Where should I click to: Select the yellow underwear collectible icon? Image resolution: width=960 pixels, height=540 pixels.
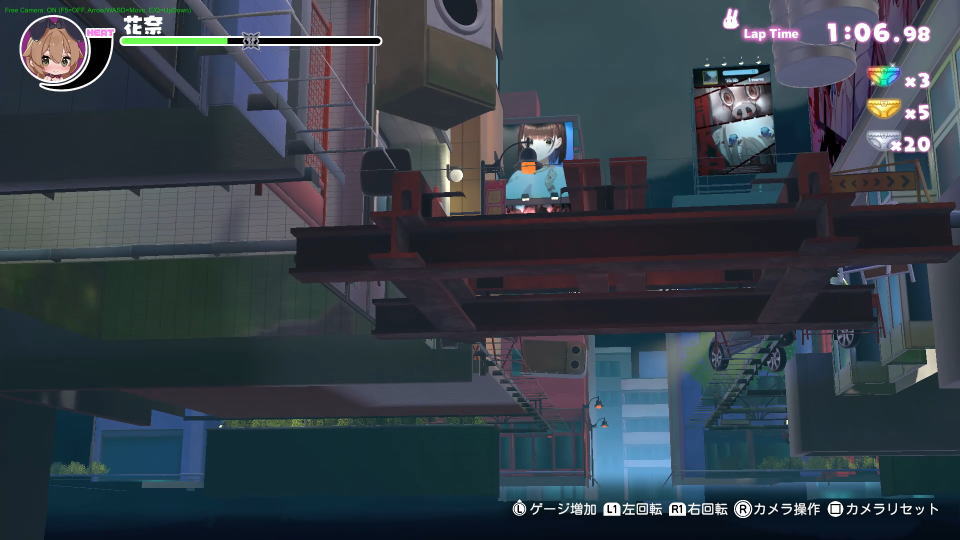[883, 110]
